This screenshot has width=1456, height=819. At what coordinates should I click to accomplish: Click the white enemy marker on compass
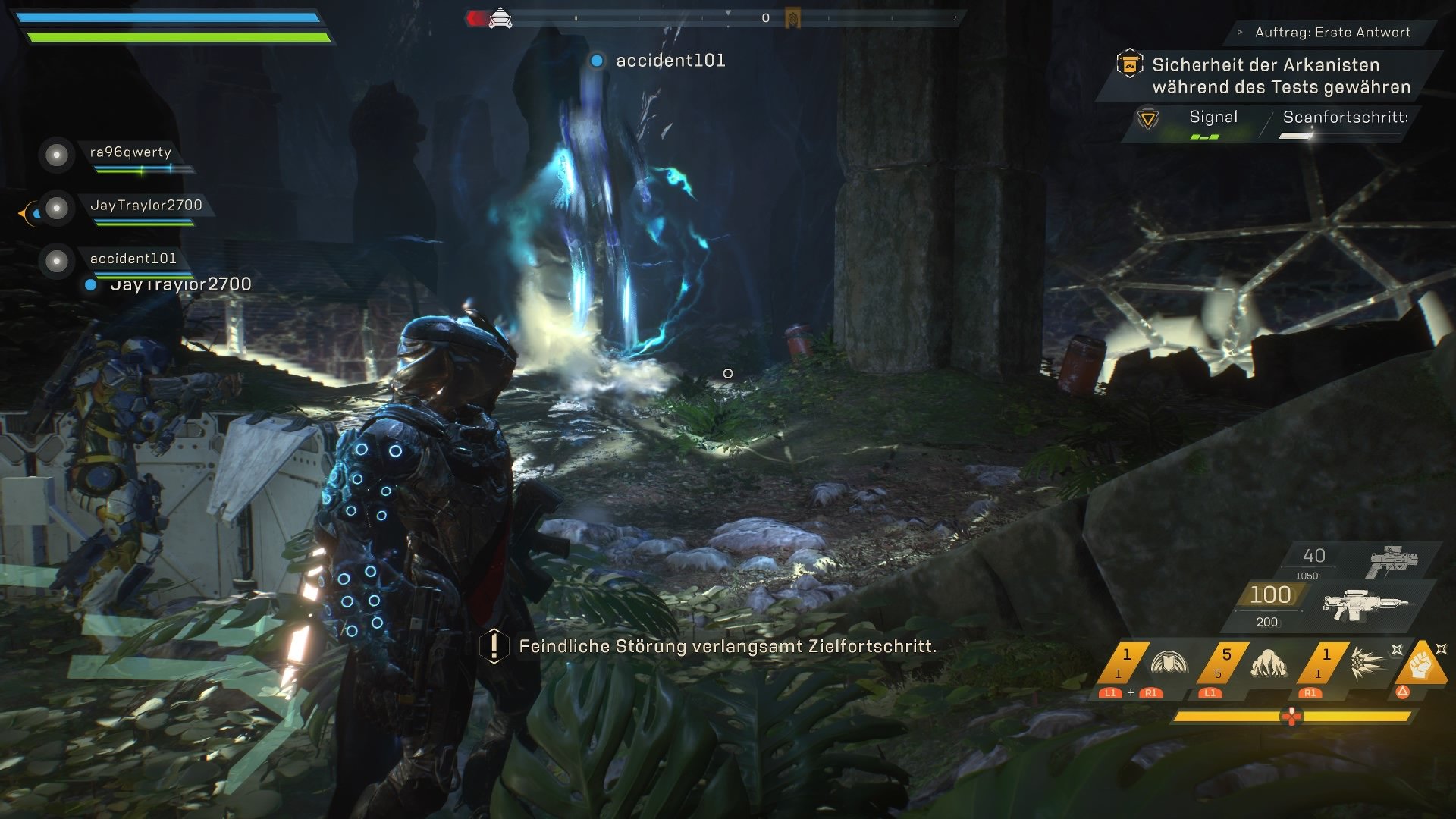coord(500,17)
